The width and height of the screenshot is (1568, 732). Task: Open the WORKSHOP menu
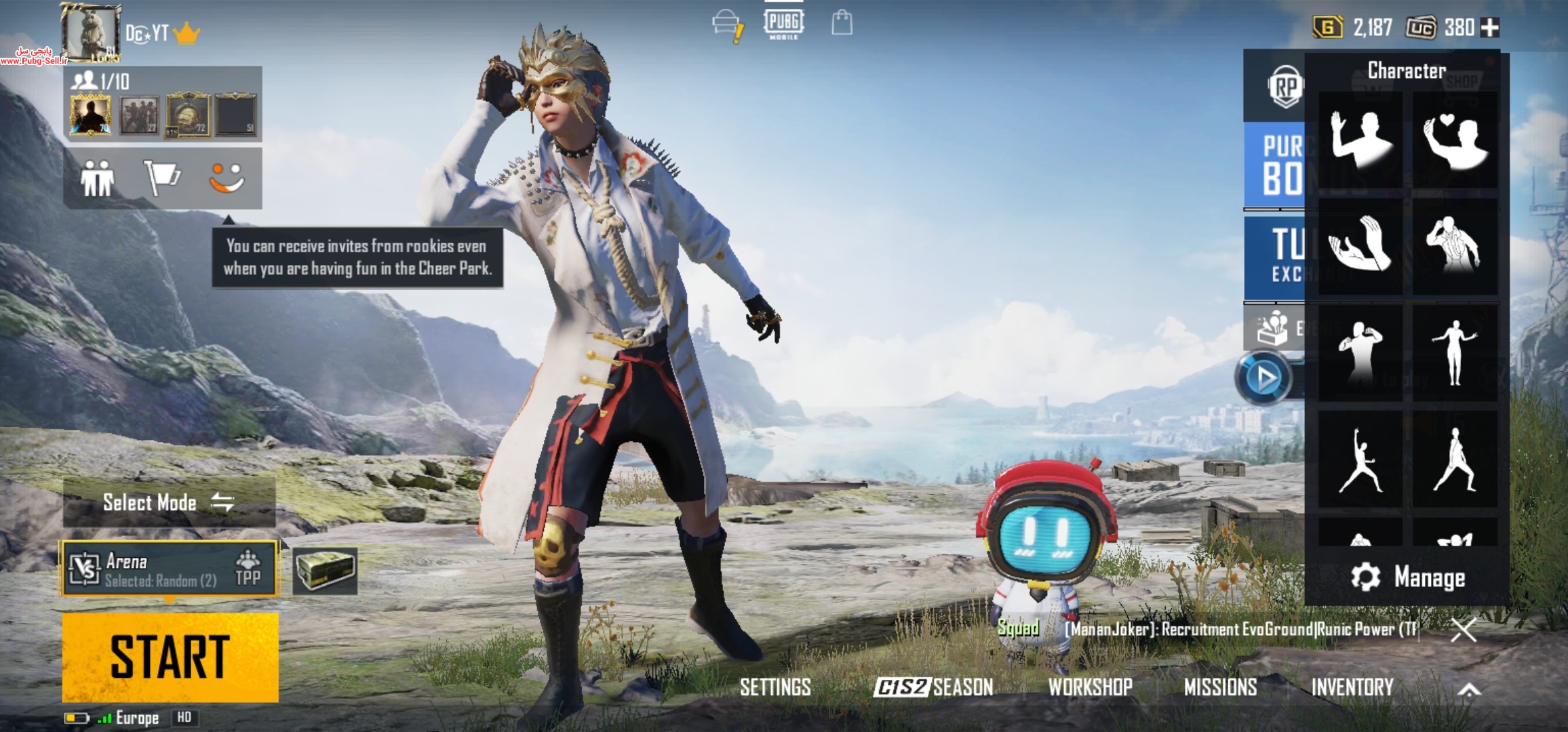coord(1090,687)
